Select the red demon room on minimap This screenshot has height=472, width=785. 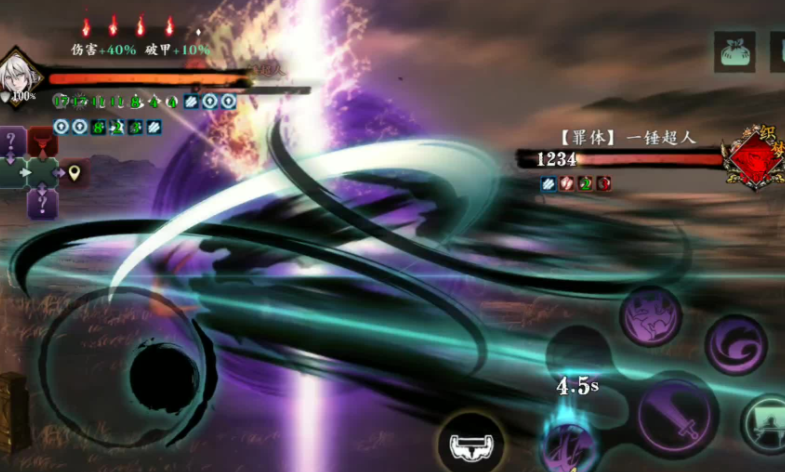pos(43,142)
